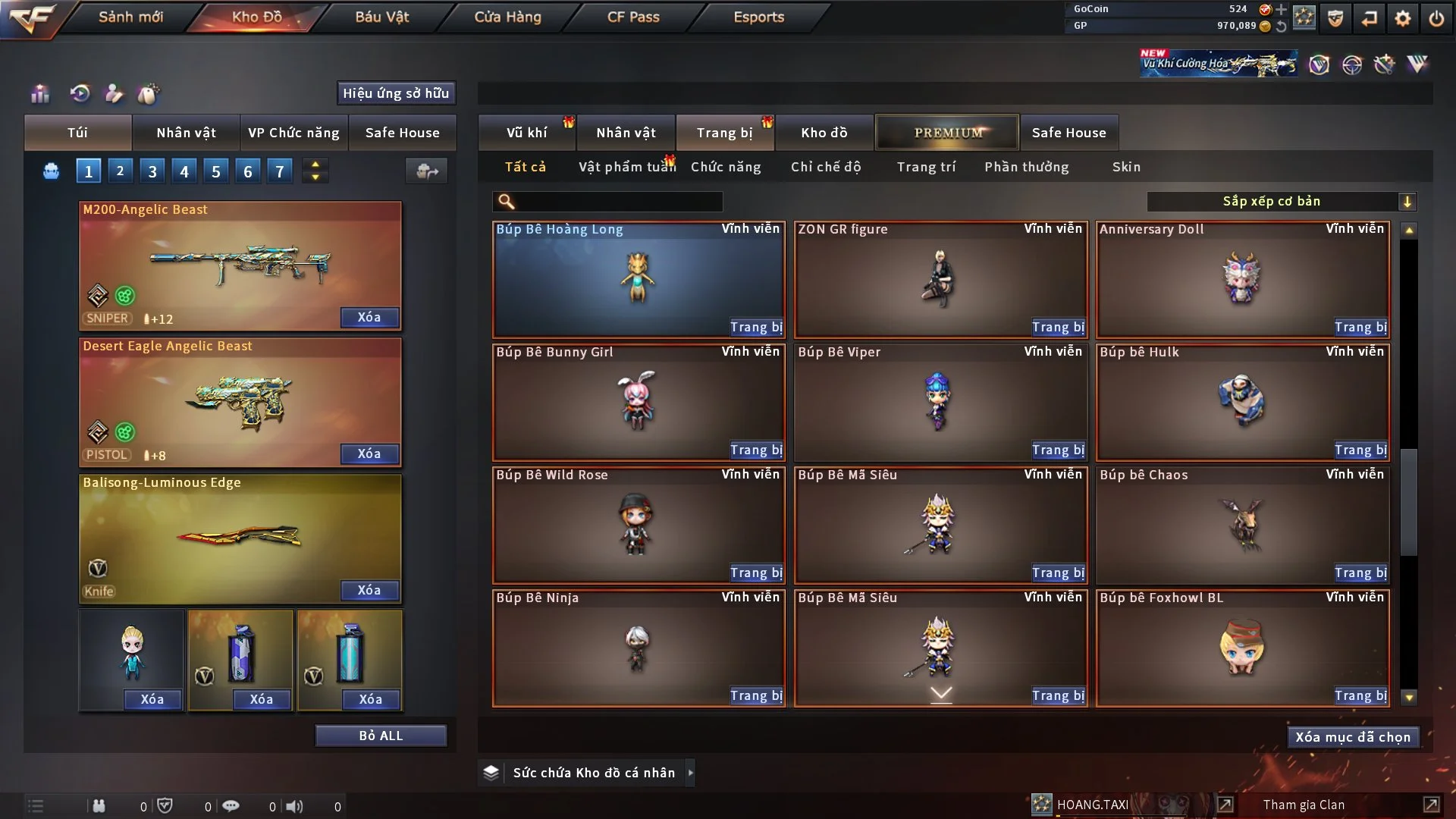Remove the Balisong-Luminous Edge knife
The image size is (1456, 819).
(369, 591)
